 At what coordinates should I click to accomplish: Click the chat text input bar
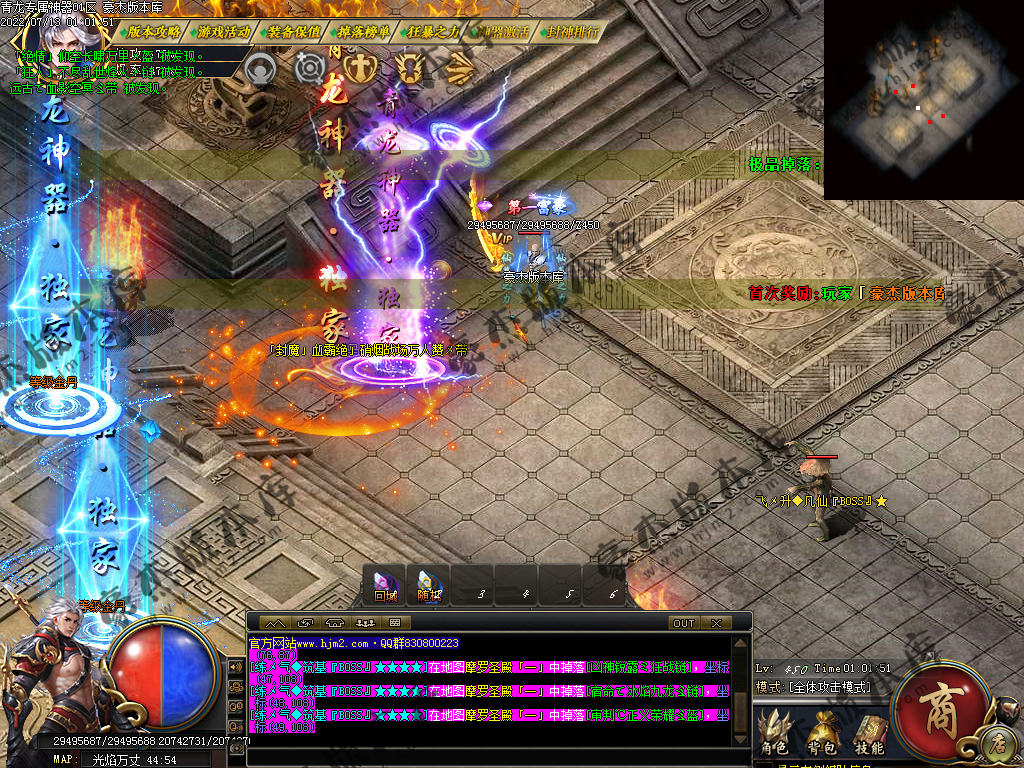(x=490, y=757)
